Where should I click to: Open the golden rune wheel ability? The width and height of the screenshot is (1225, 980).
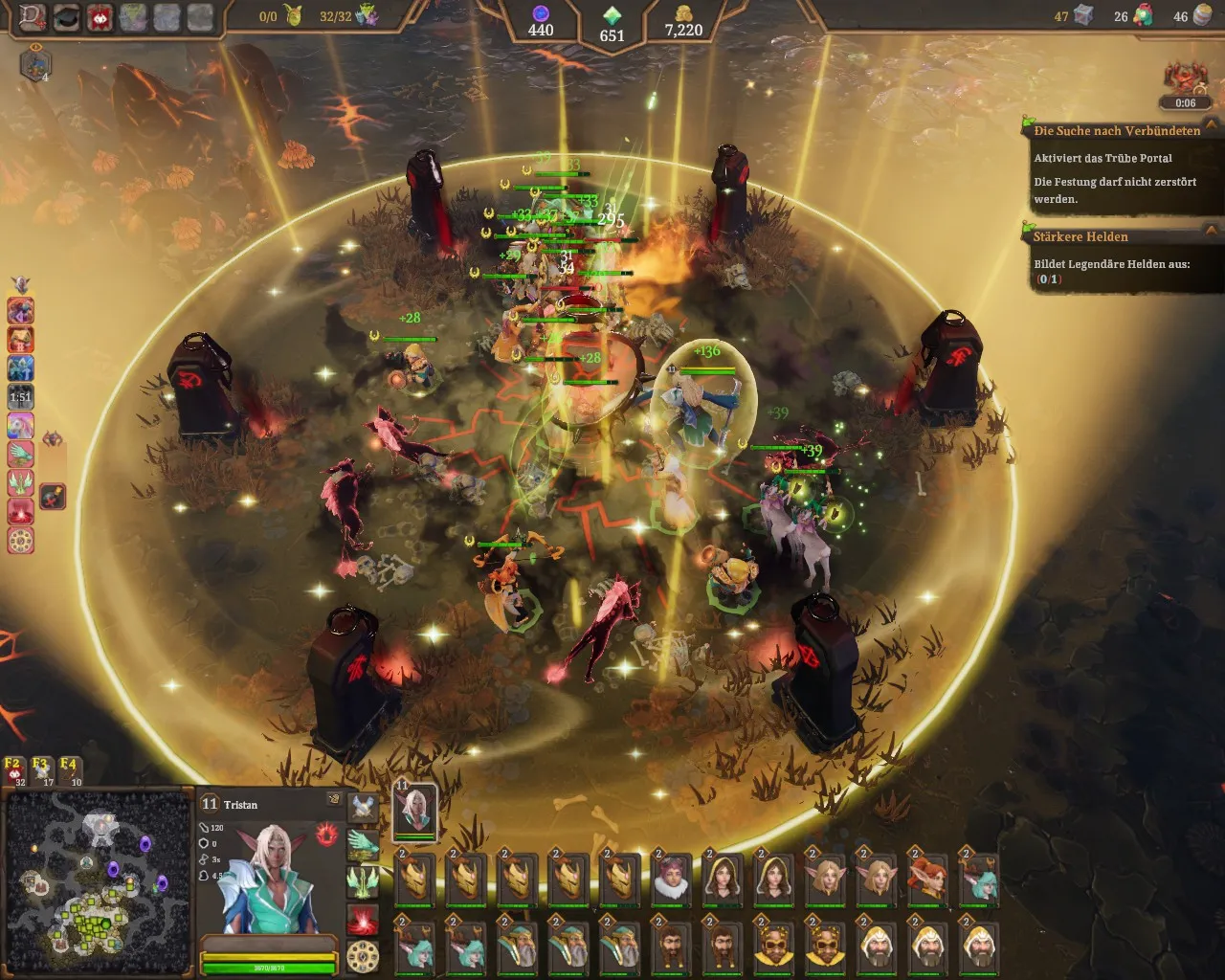pyautogui.click(x=363, y=956)
